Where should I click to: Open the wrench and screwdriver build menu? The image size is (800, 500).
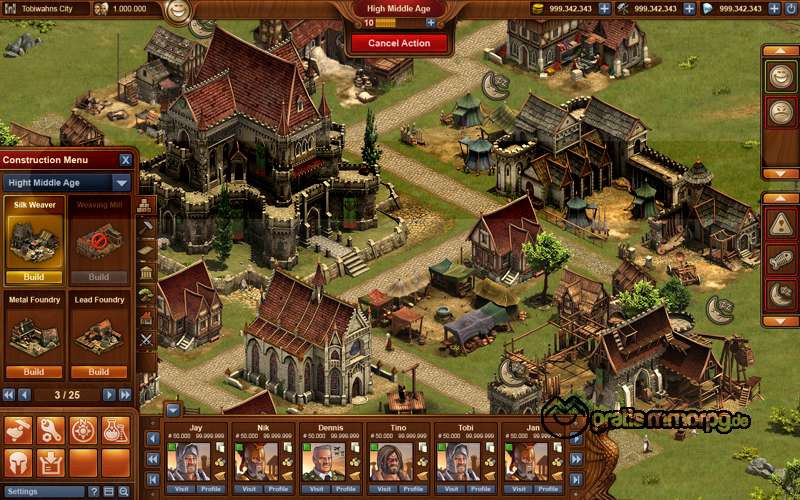coord(50,431)
